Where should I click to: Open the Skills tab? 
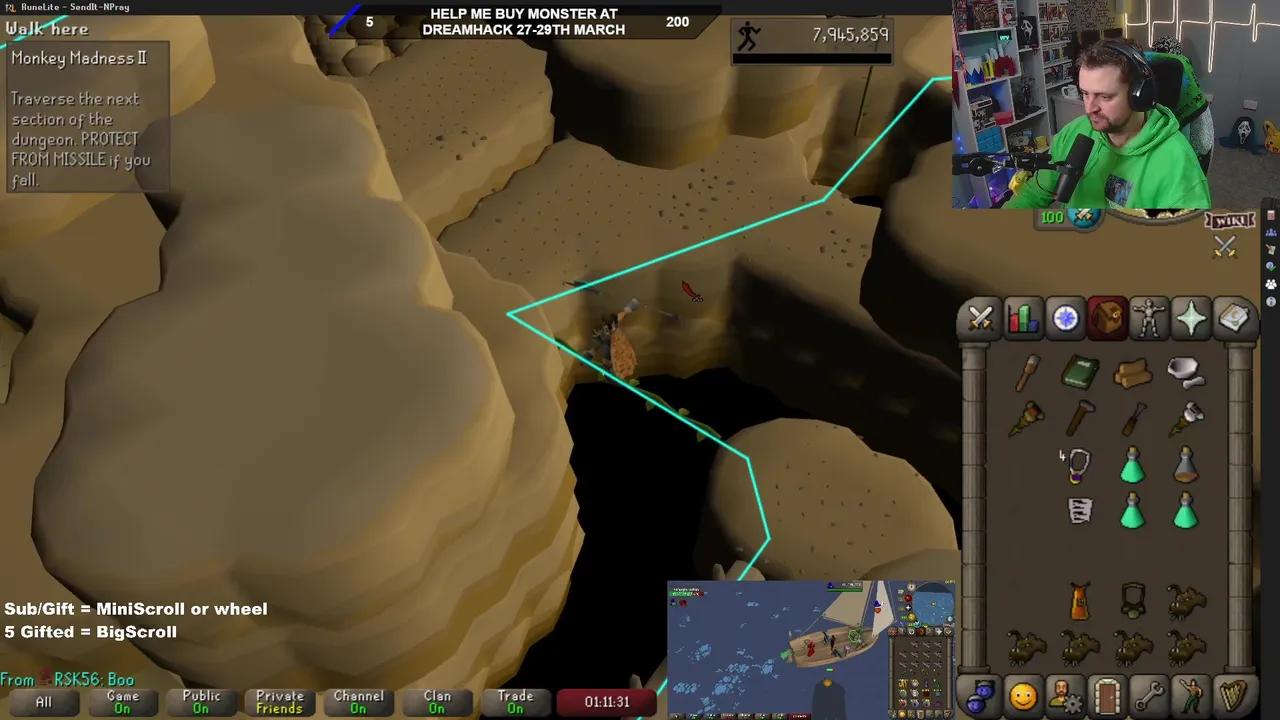[1022, 318]
